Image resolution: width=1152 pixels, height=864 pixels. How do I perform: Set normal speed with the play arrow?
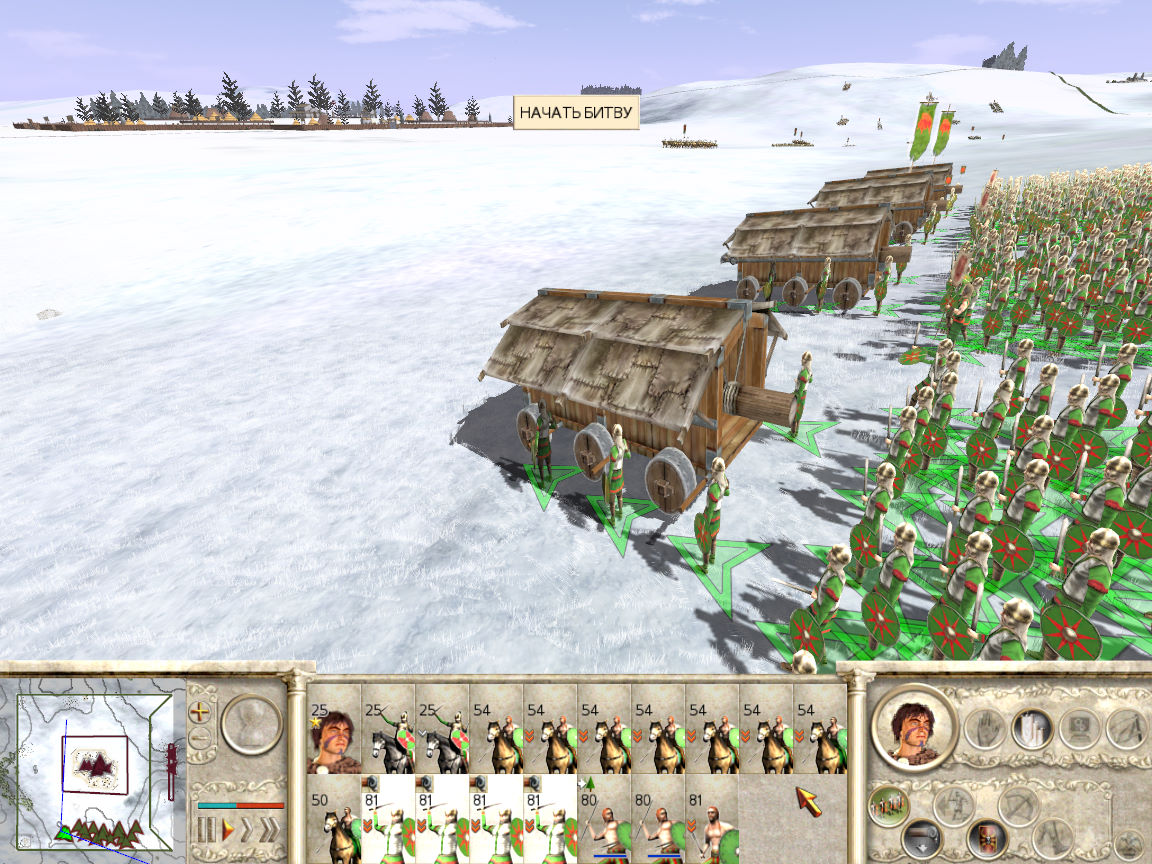click(x=229, y=829)
